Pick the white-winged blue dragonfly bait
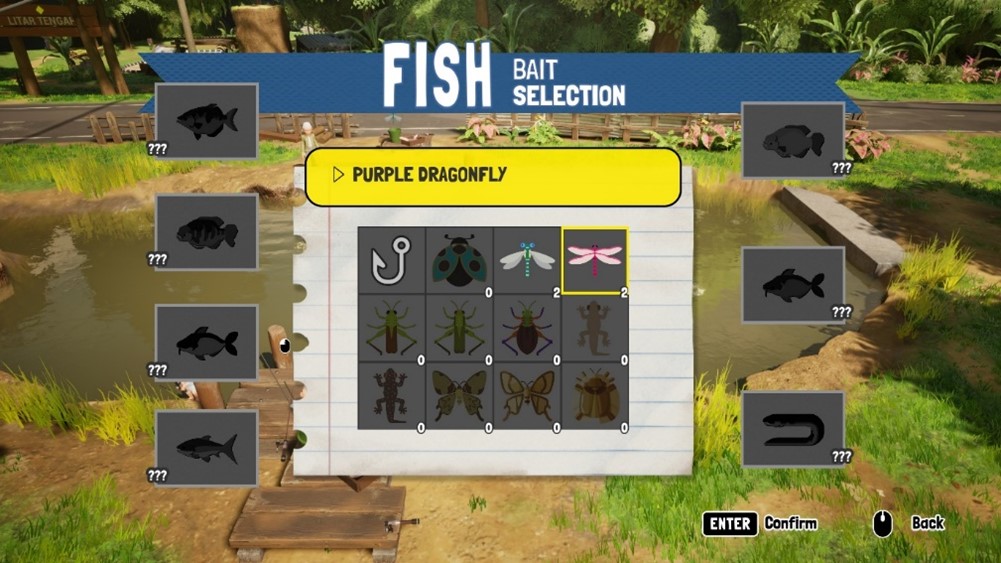 [527, 260]
